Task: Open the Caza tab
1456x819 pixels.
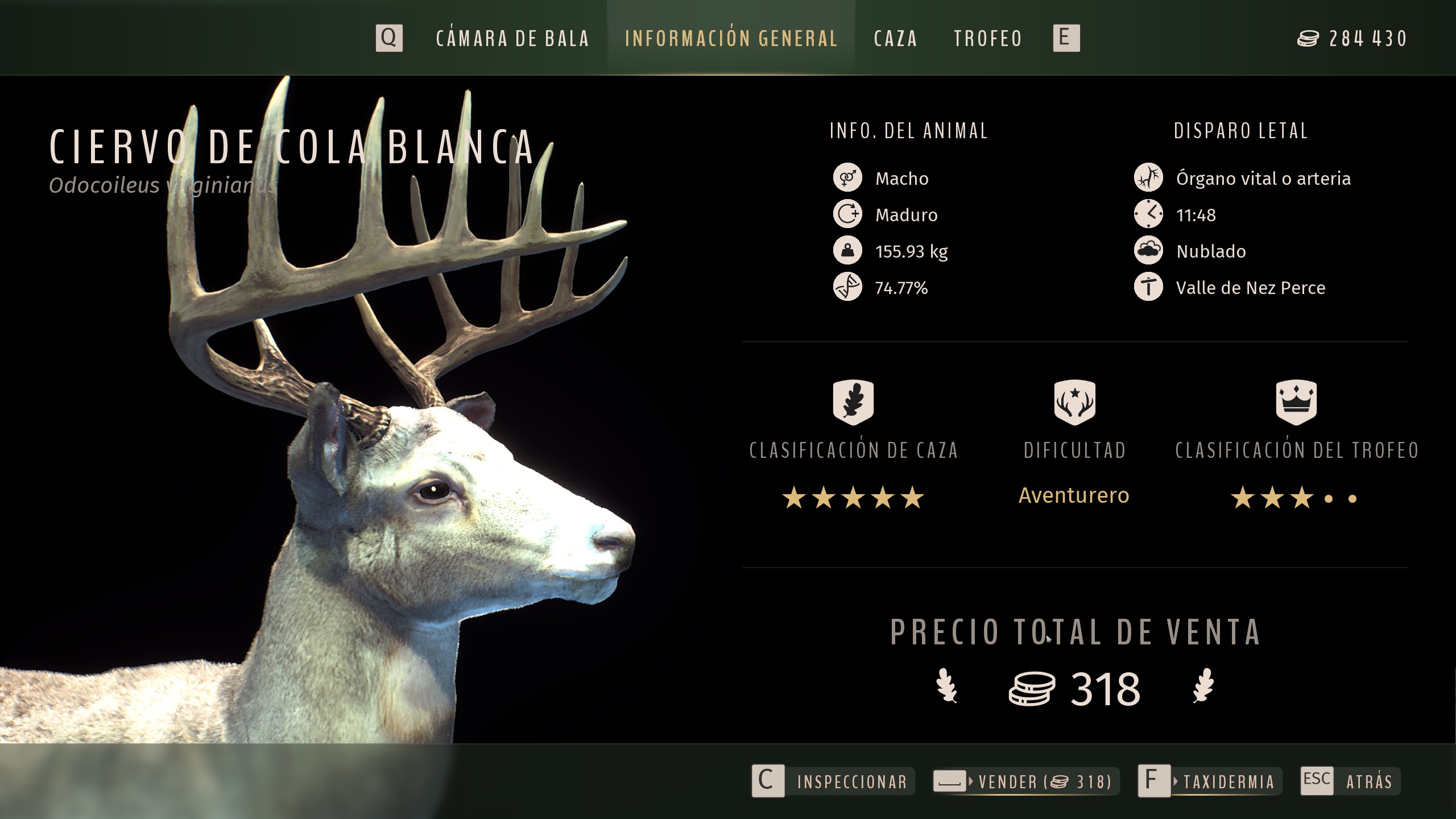Action: [x=895, y=39]
